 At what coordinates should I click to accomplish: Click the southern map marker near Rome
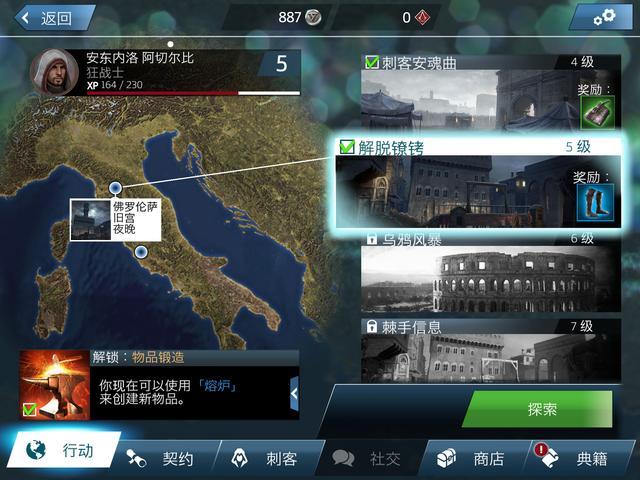coord(141,252)
